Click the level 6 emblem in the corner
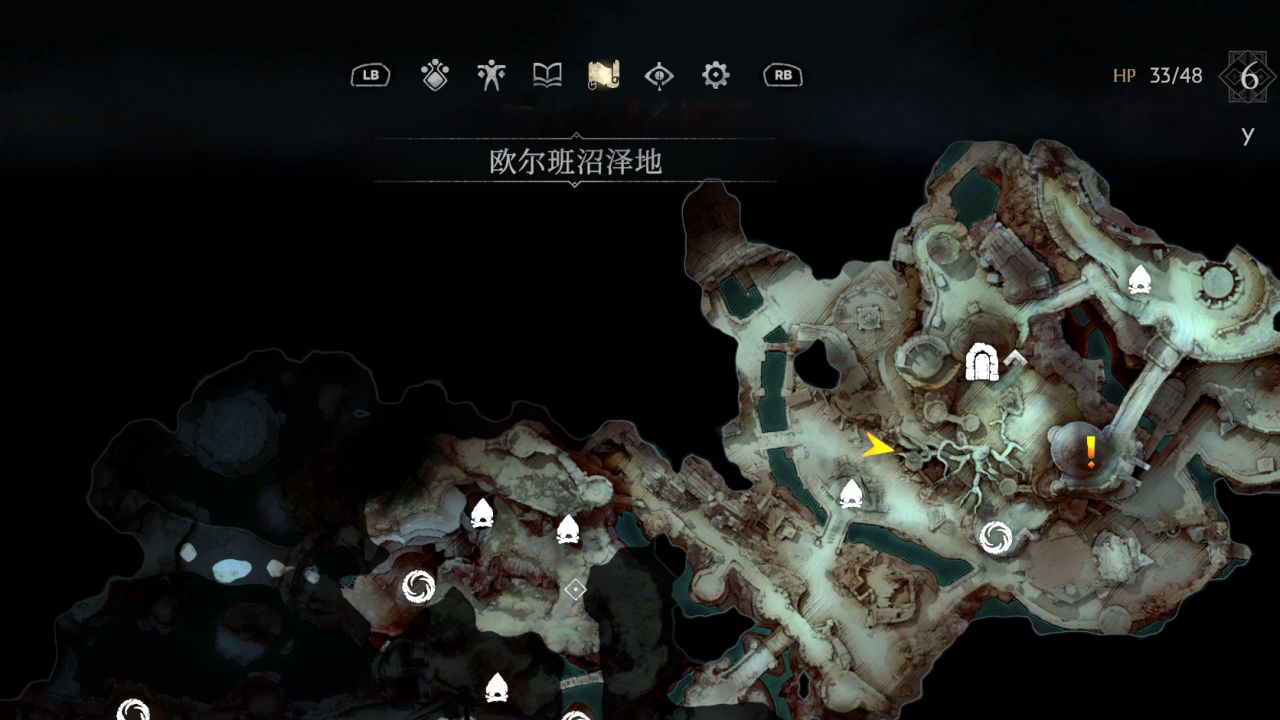 1246,74
